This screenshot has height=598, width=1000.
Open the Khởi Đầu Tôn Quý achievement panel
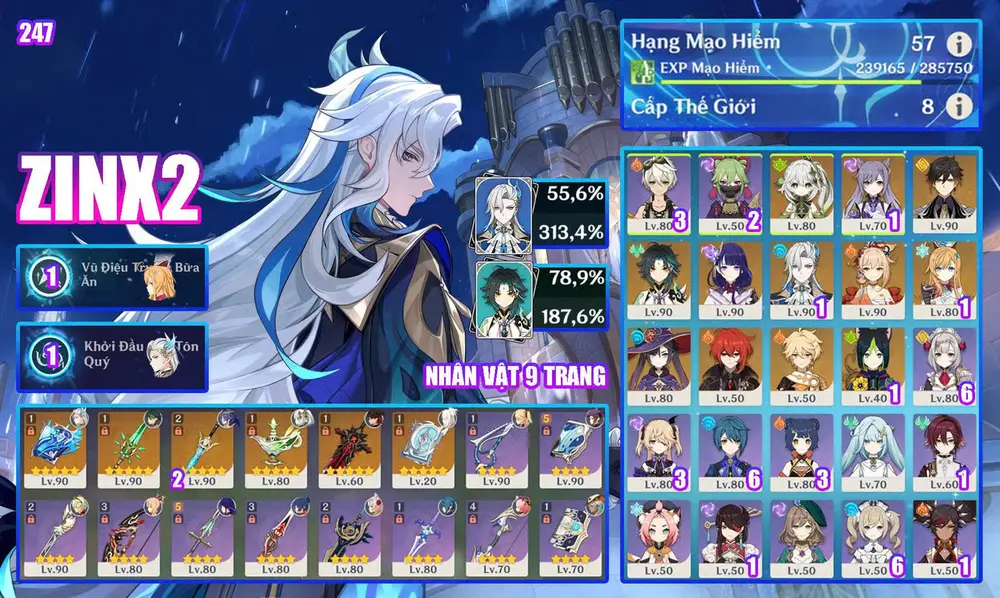[112, 356]
